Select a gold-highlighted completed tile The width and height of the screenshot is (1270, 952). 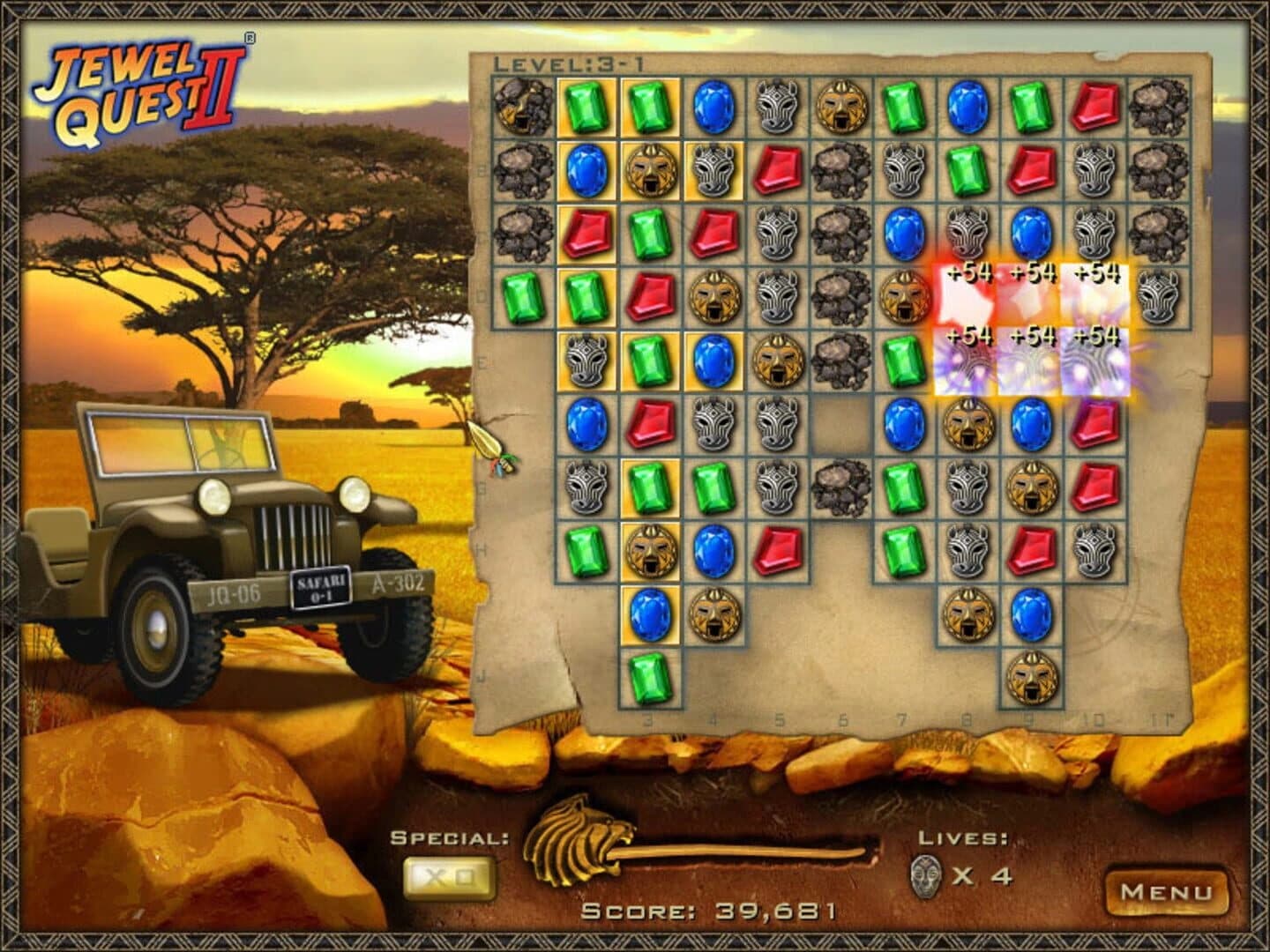pyautogui.click(x=584, y=108)
